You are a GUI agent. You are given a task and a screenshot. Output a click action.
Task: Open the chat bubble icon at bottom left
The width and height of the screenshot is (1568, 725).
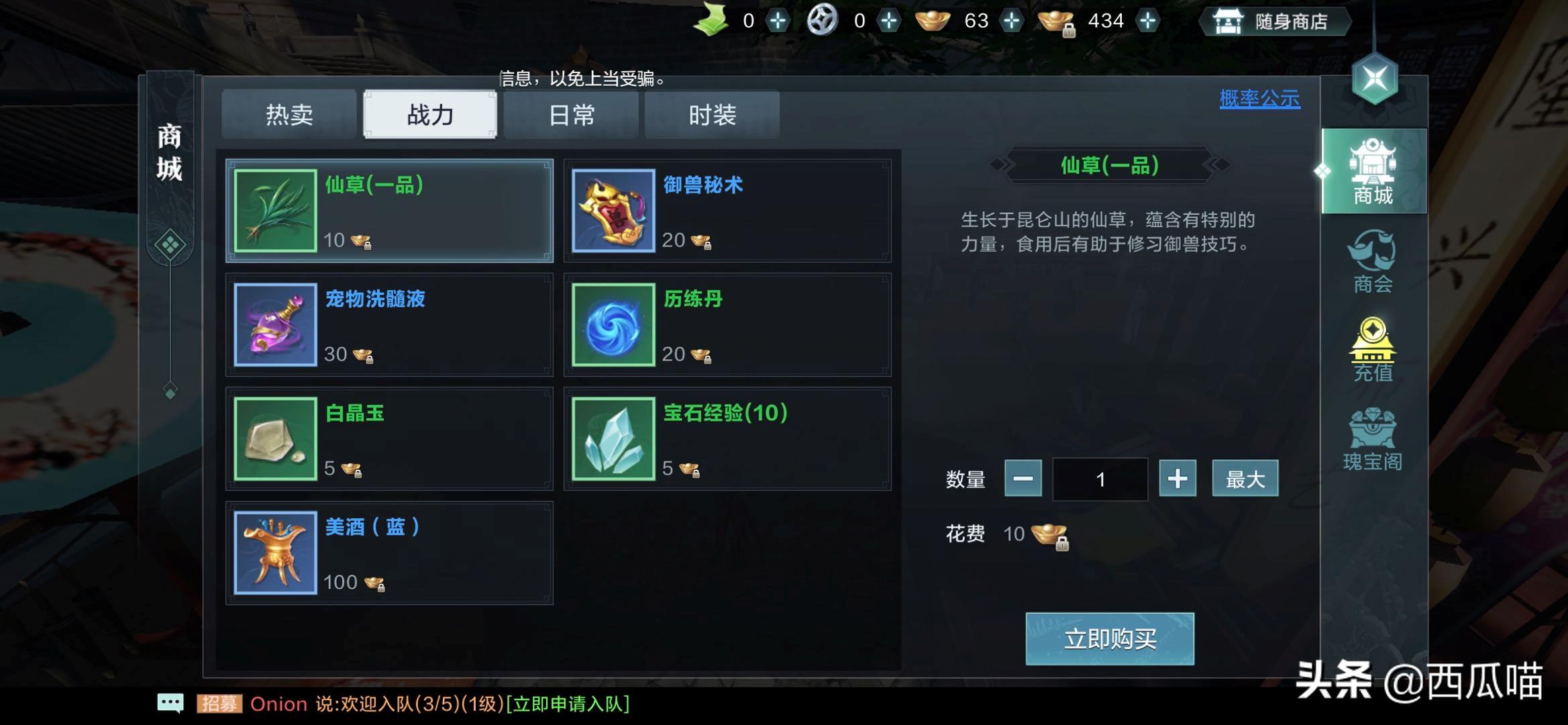[172, 702]
